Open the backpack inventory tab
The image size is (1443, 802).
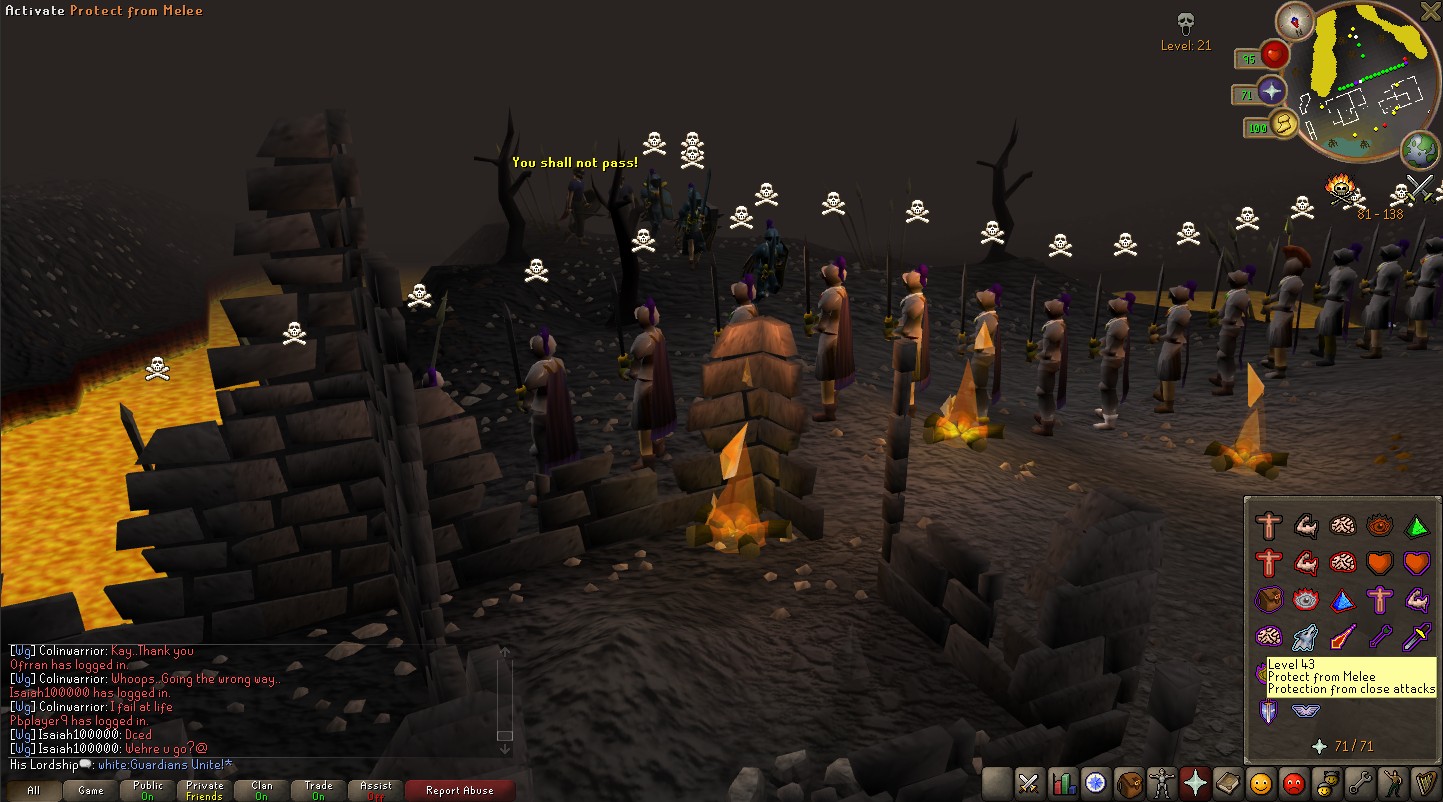tap(1129, 782)
